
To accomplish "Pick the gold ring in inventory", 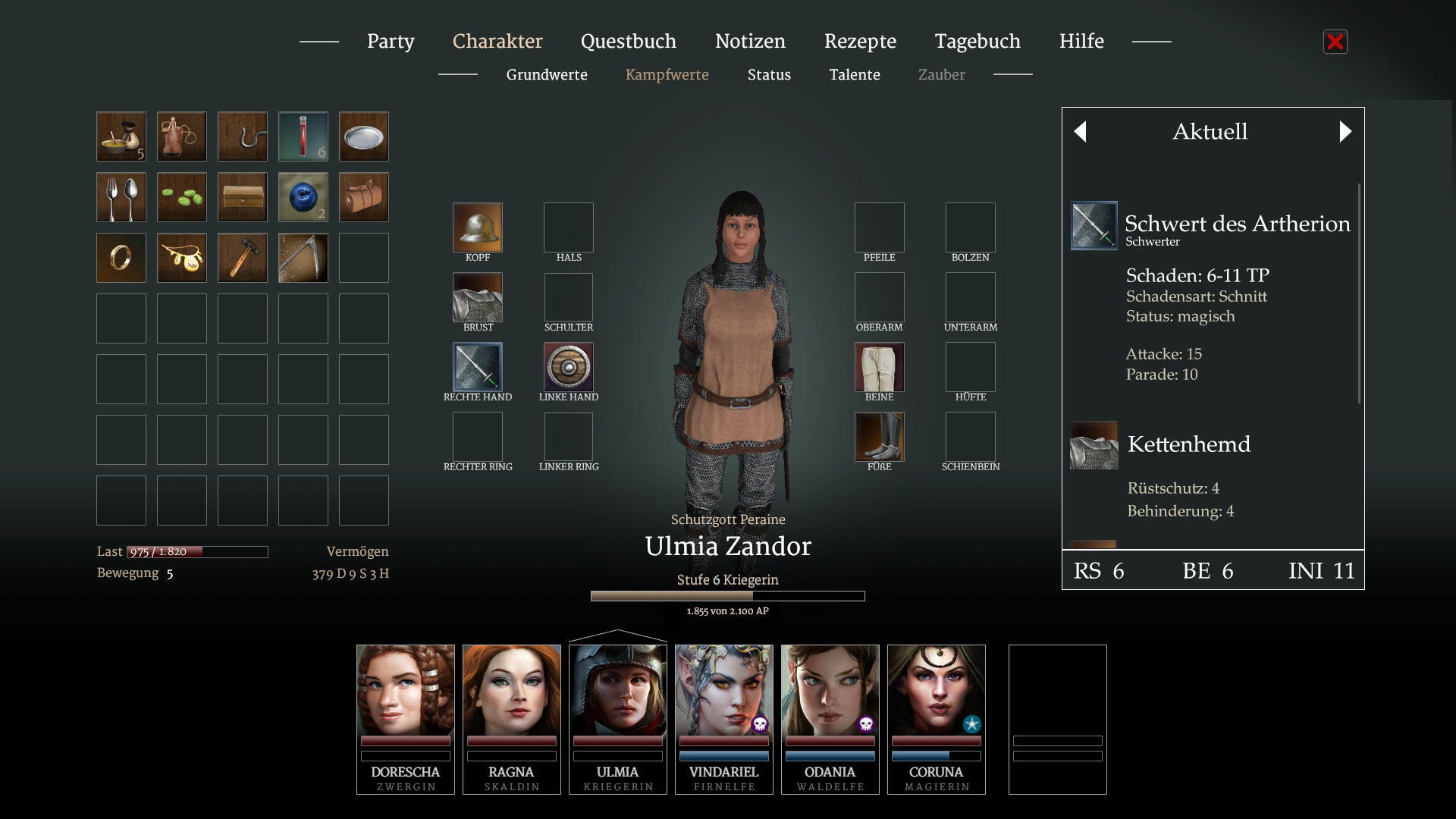I will [x=121, y=258].
